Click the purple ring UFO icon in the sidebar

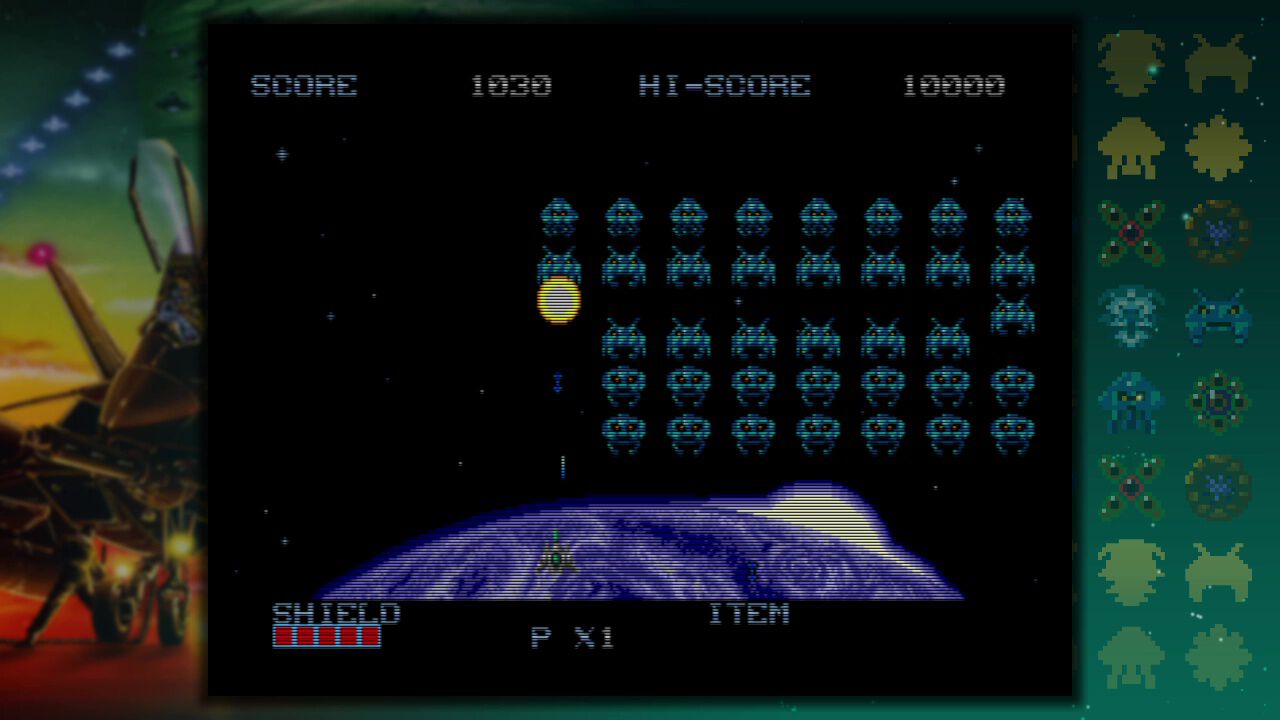(x=1218, y=232)
